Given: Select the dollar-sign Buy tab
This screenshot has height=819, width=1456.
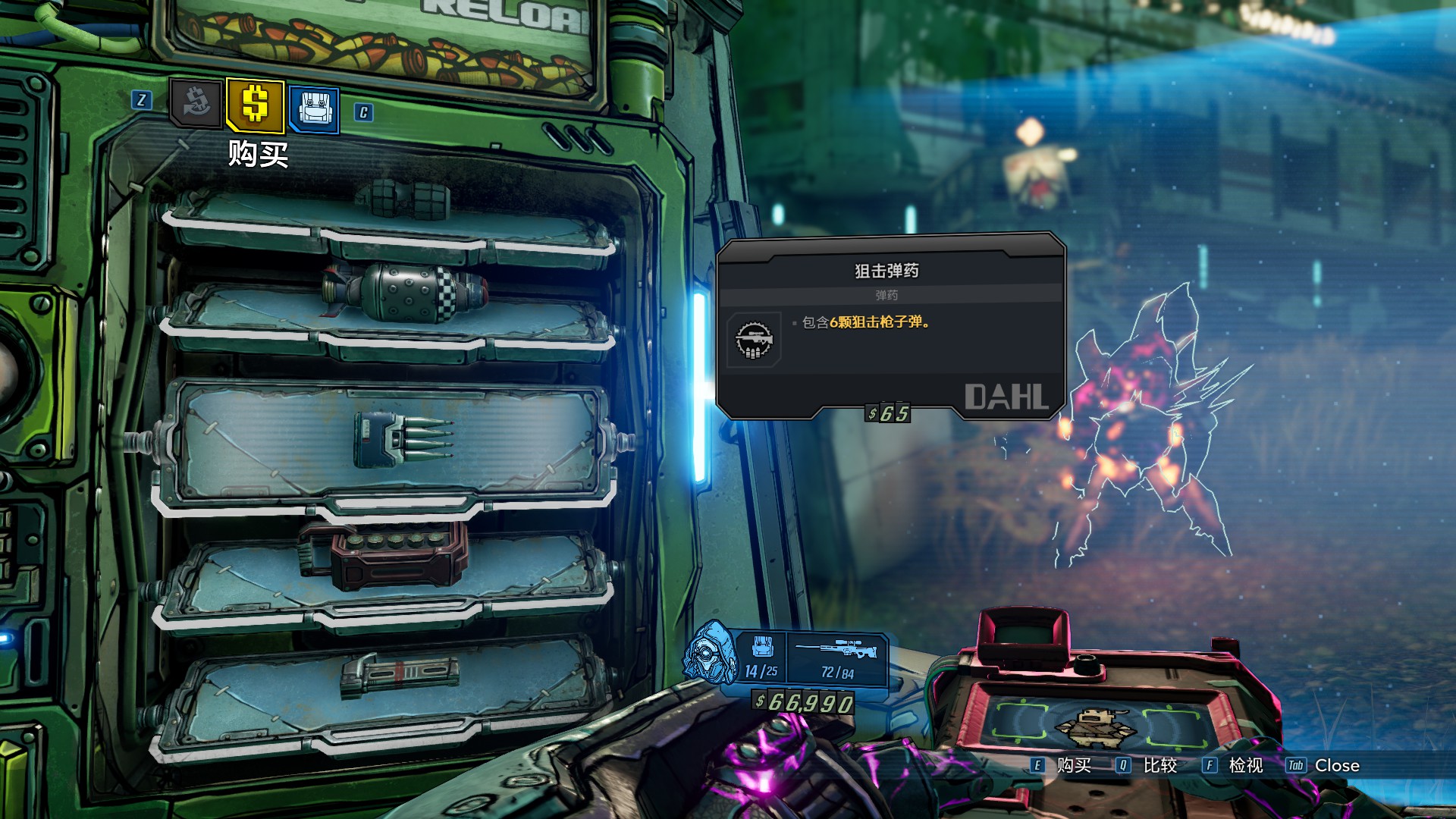Looking at the screenshot, I should coord(255,105).
